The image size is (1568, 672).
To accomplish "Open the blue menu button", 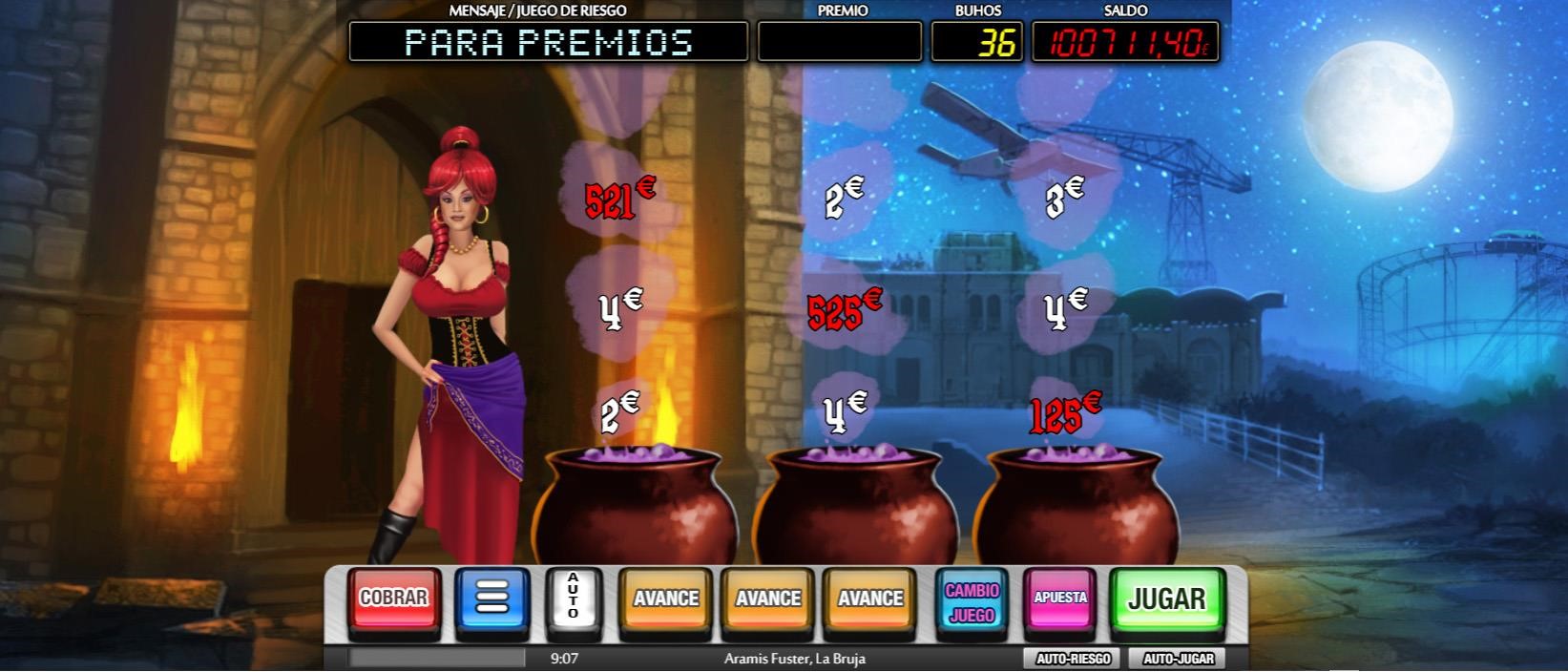I will pyautogui.click(x=491, y=599).
